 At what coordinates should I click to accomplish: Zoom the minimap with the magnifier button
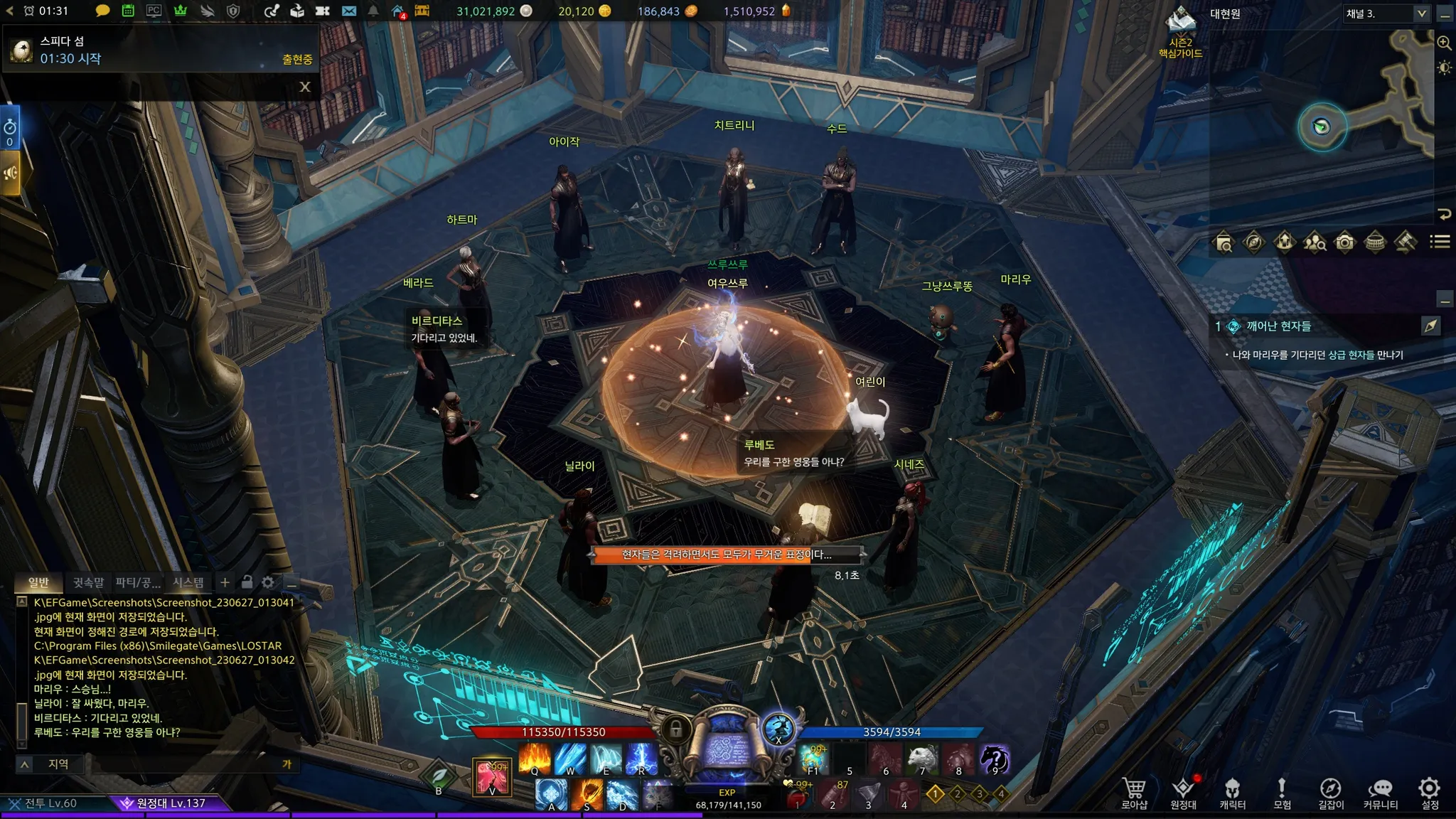click(x=1444, y=43)
